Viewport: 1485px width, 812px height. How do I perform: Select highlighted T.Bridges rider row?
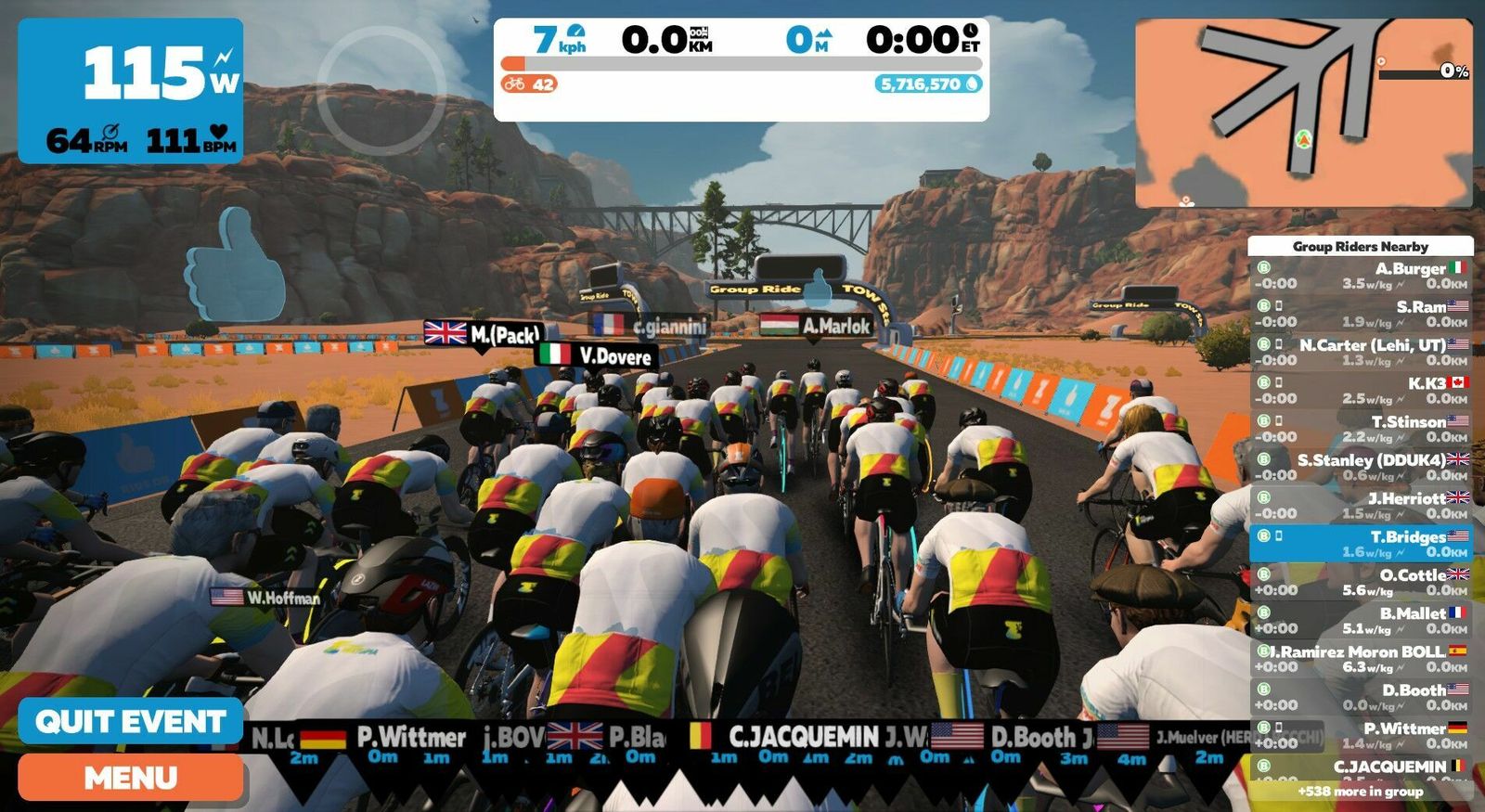click(x=1361, y=544)
